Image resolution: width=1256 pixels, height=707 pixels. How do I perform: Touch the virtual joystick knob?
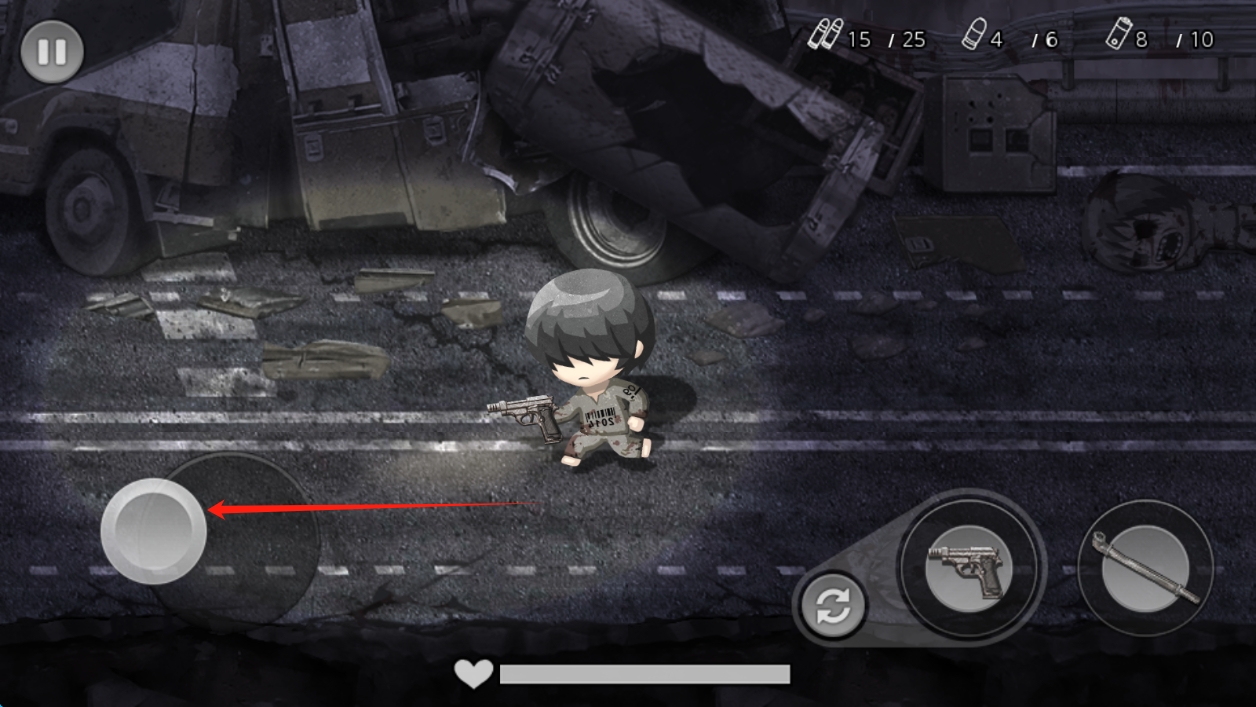click(x=154, y=530)
